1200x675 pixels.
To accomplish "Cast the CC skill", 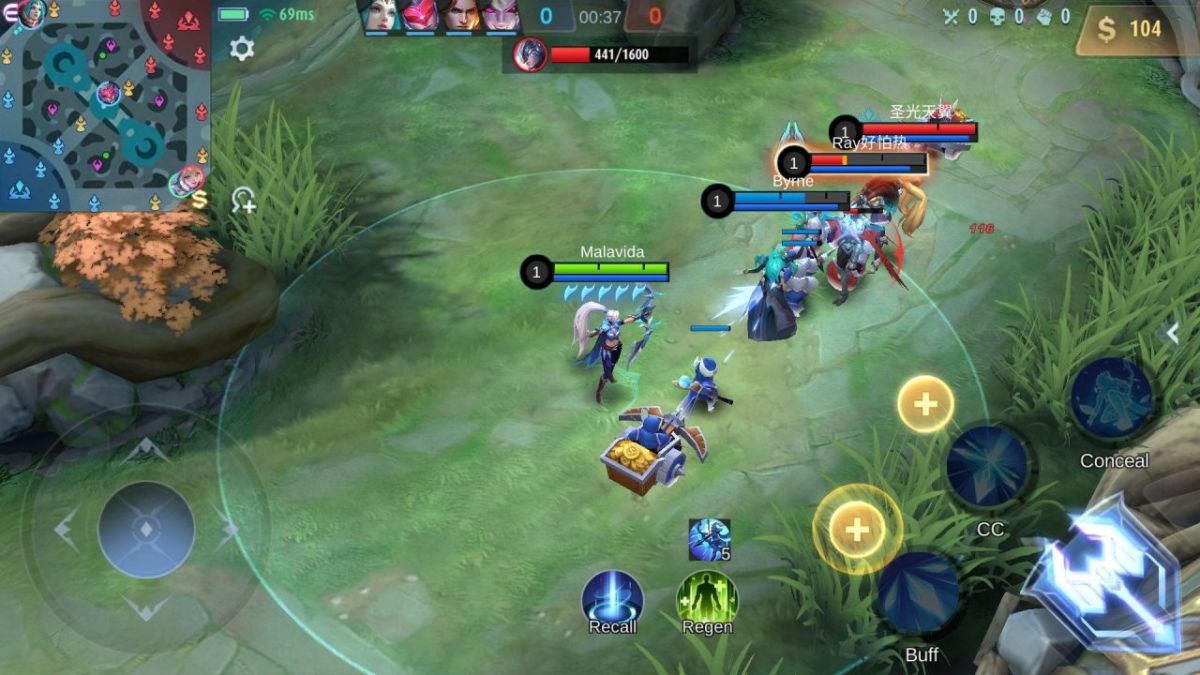I will 988,466.
